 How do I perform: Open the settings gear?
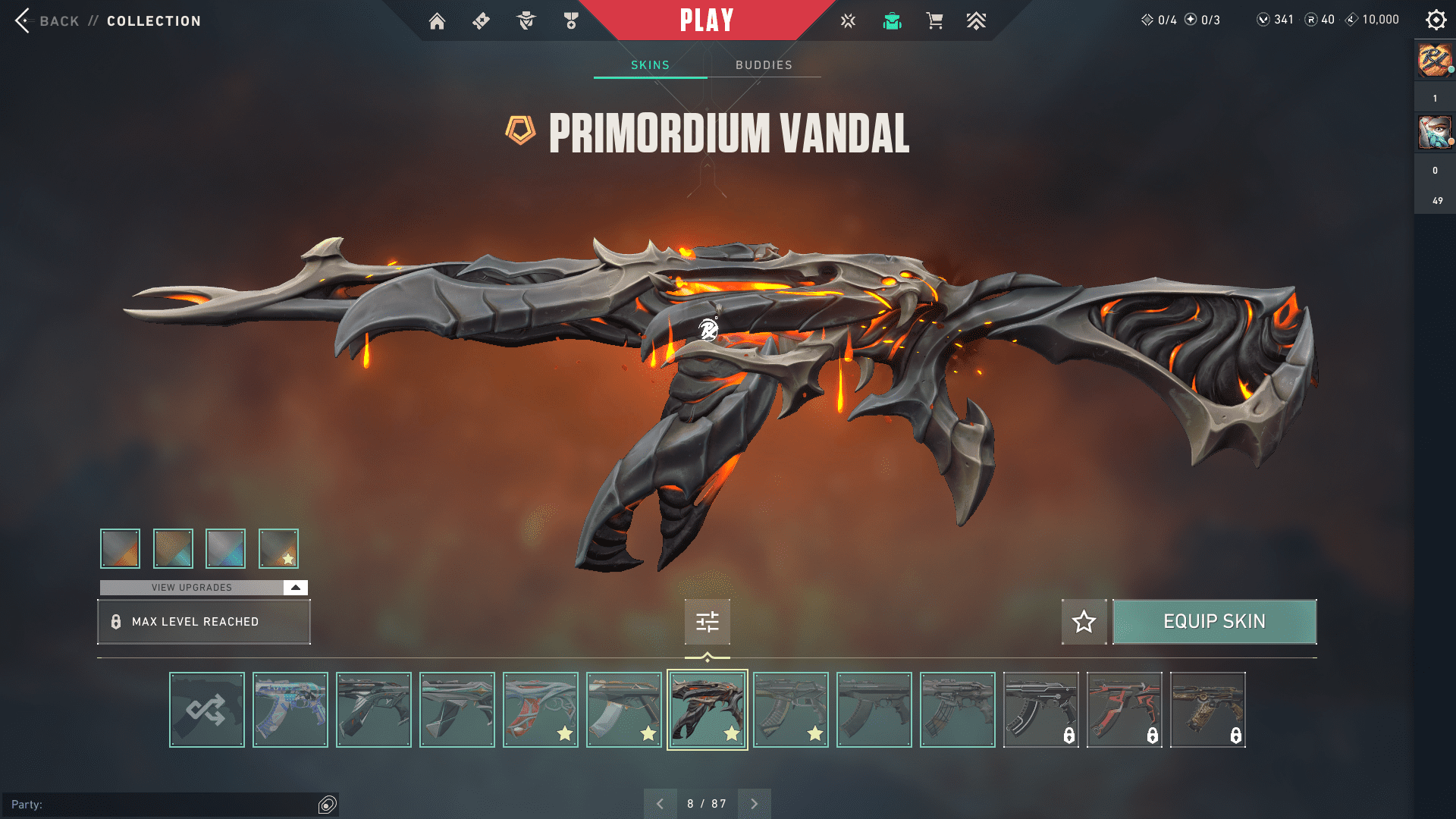coord(1436,20)
